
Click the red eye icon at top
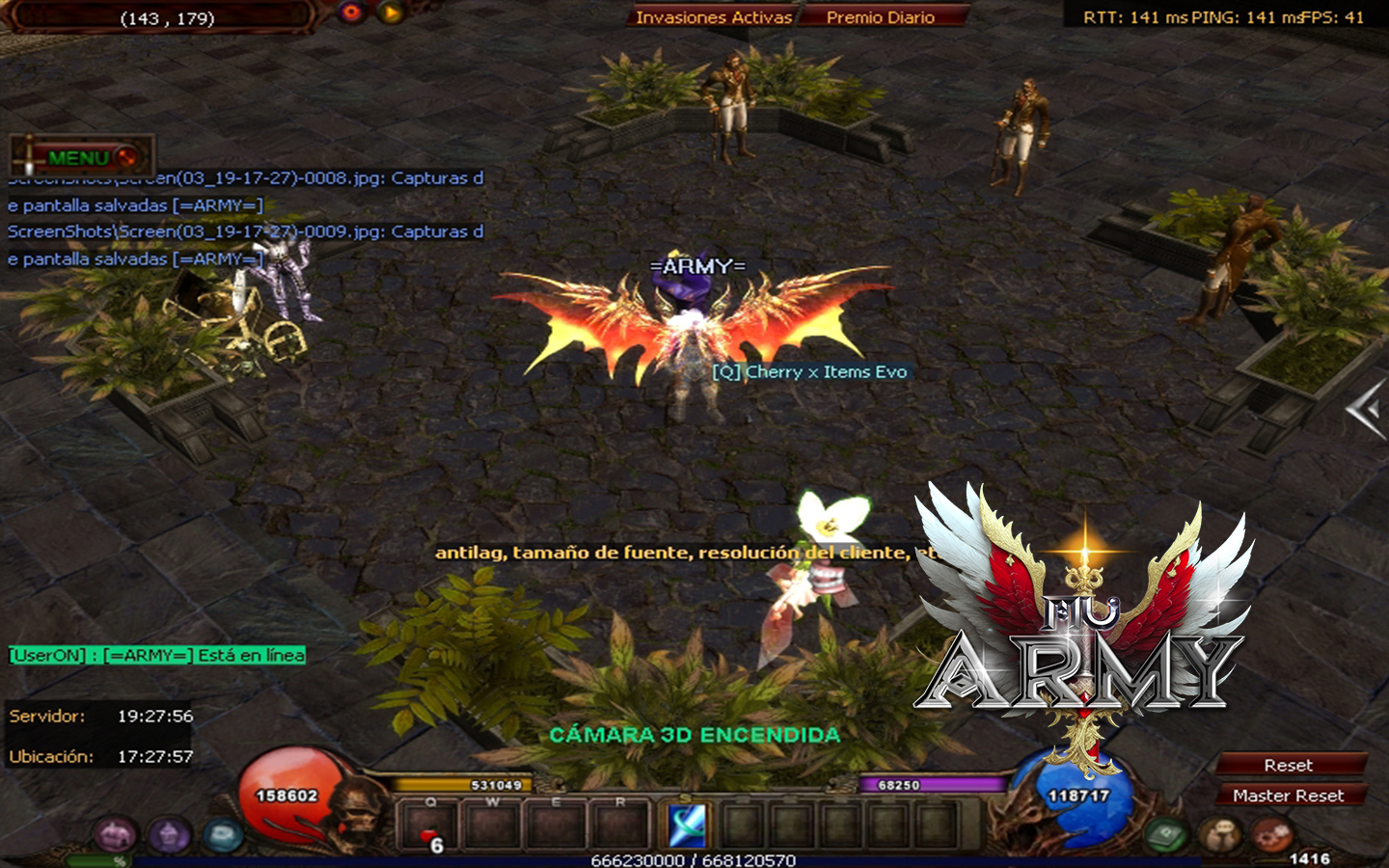(351, 13)
